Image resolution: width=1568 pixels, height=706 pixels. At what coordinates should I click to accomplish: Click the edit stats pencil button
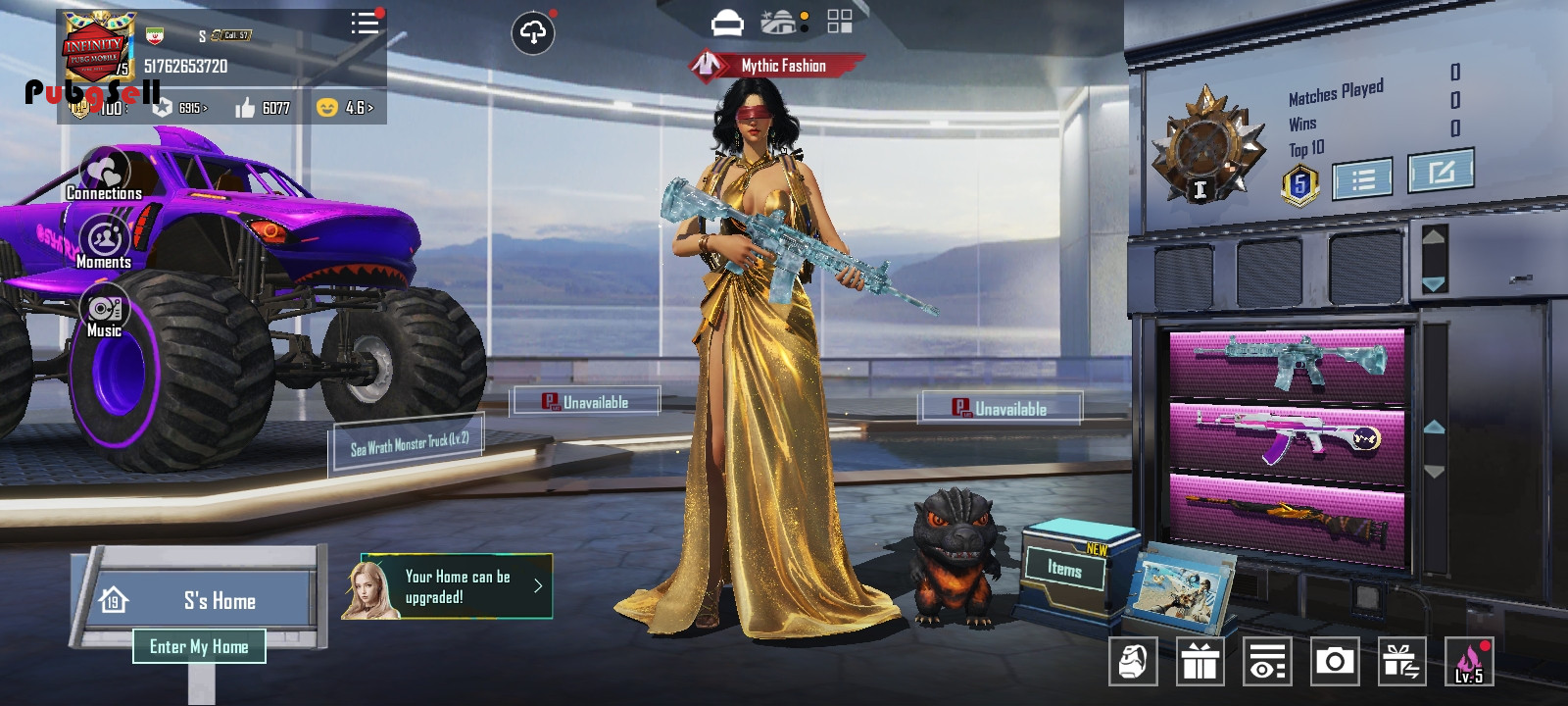[1441, 173]
